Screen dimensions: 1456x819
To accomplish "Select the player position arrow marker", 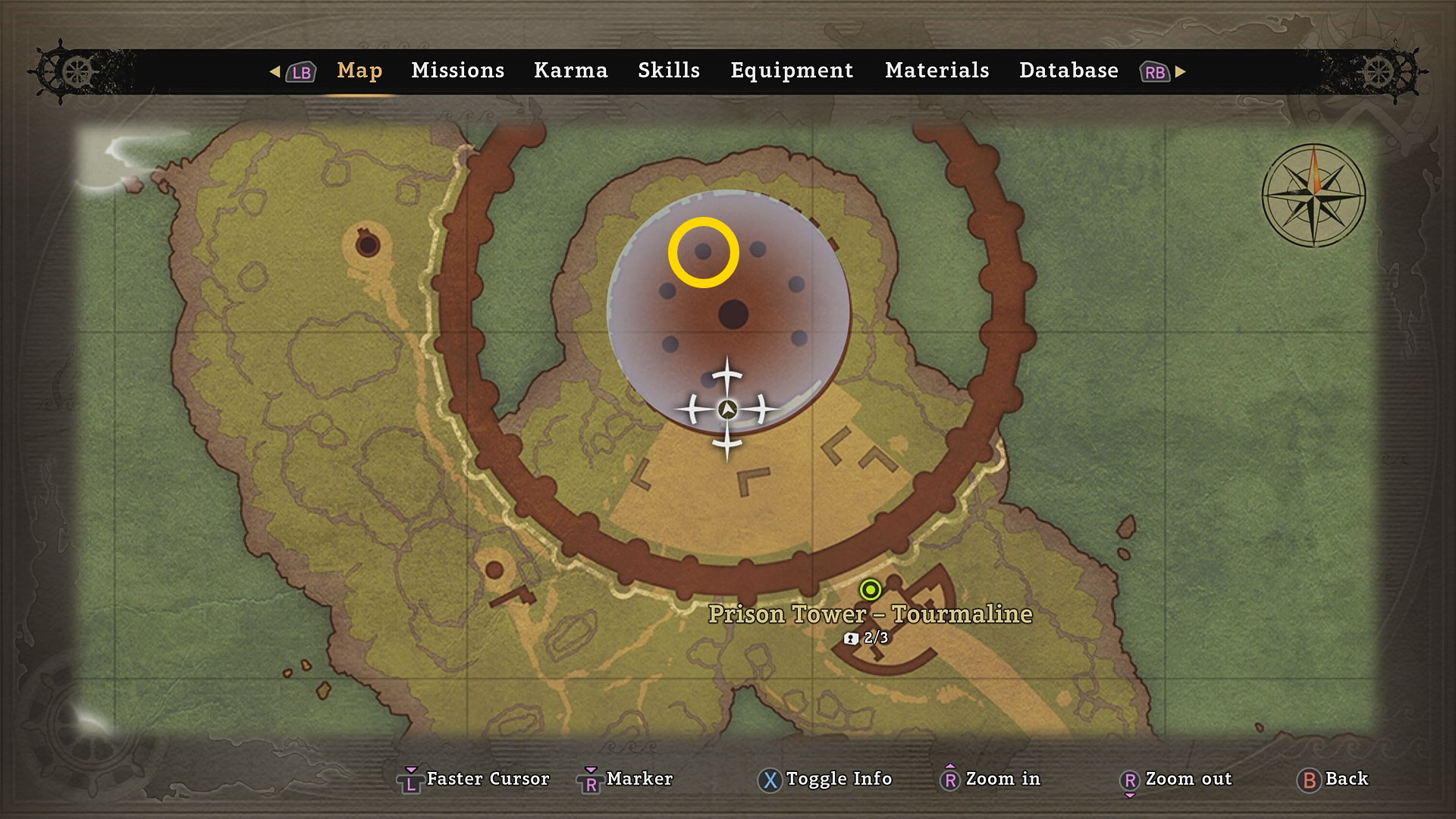I will coord(727,409).
